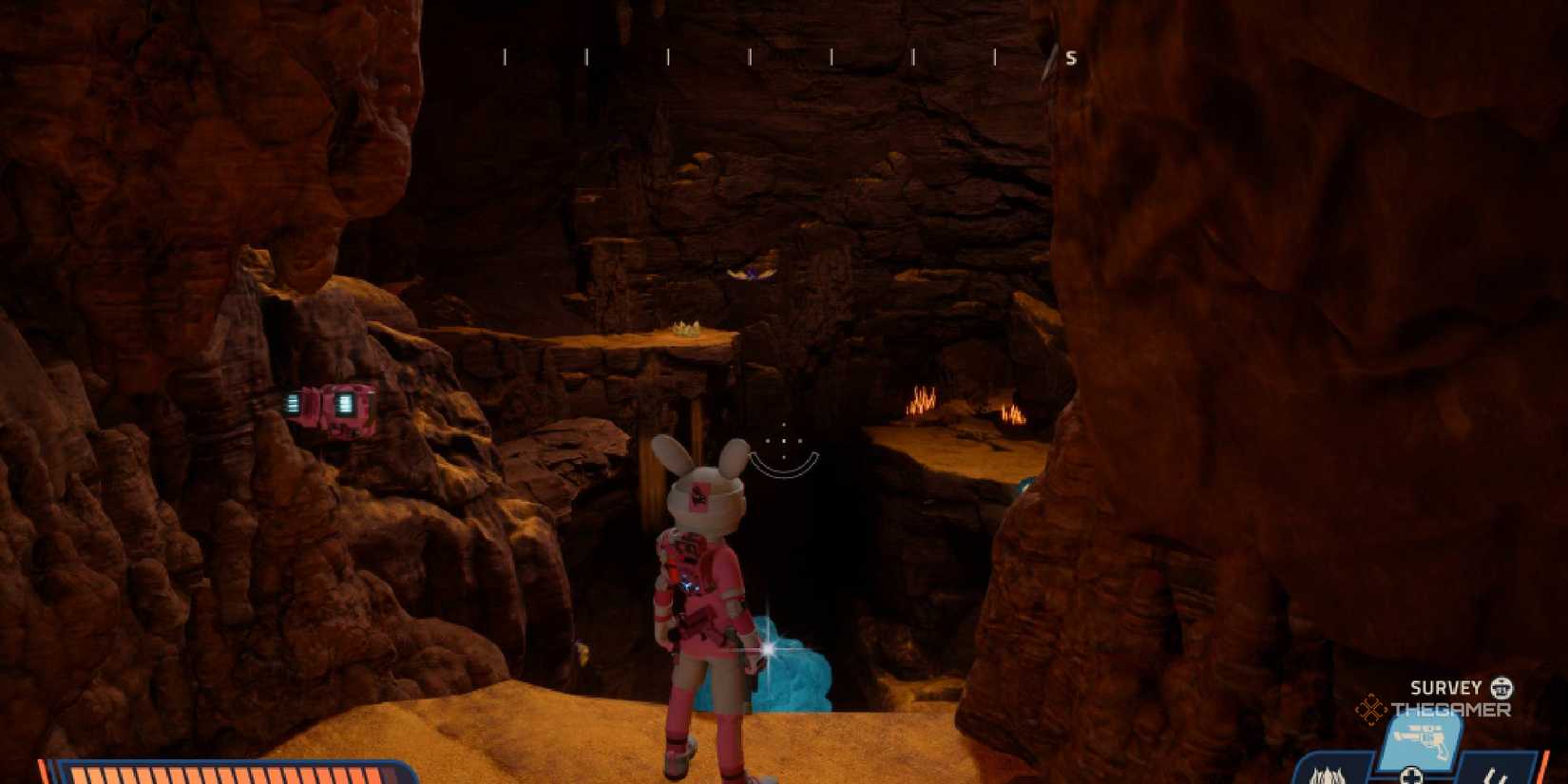Click the yellow crystal on the rock platform
This screenshot has height=784, width=1568.
(686, 328)
